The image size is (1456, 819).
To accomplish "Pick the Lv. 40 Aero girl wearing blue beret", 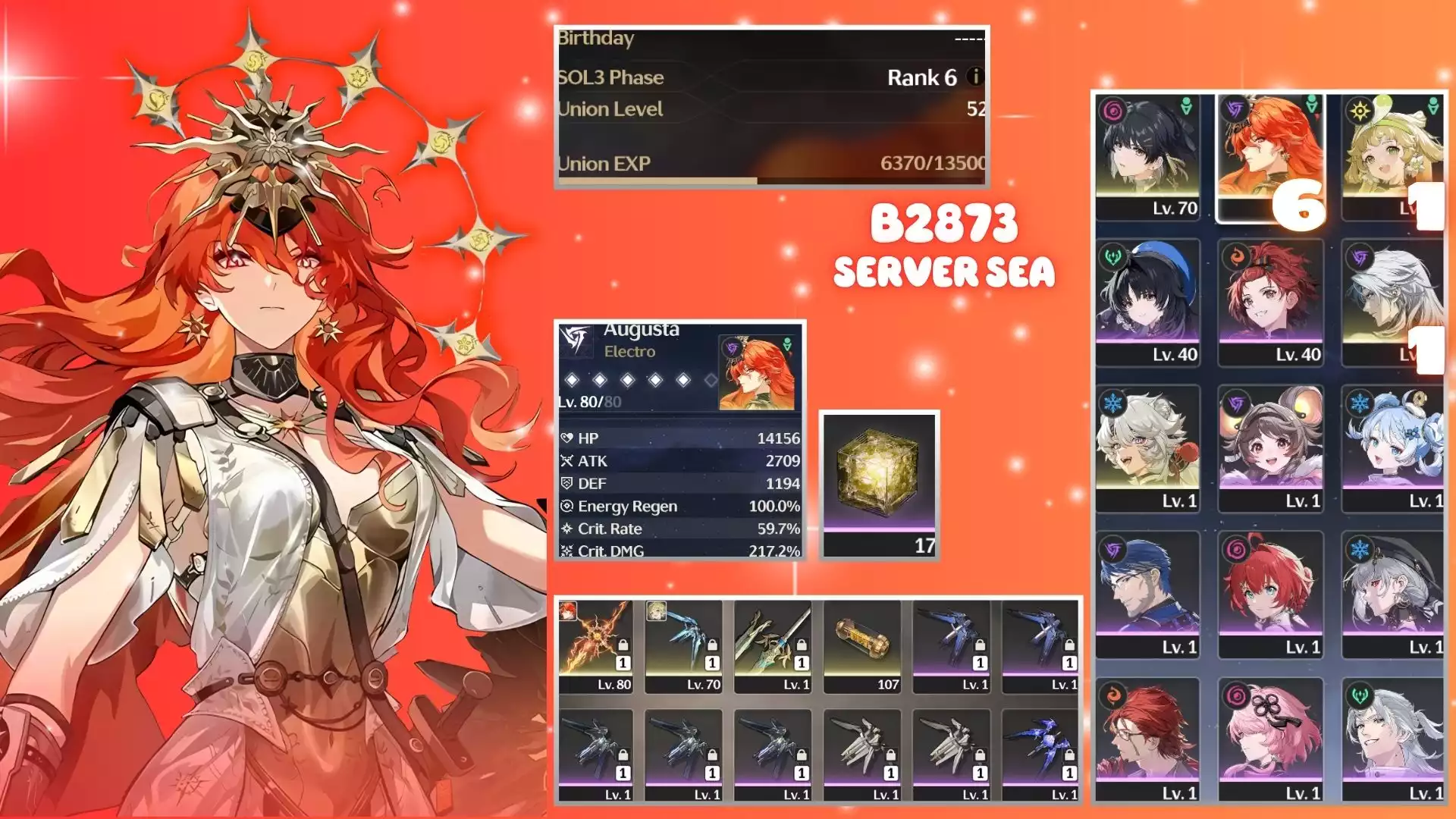I will point(1147,303).
